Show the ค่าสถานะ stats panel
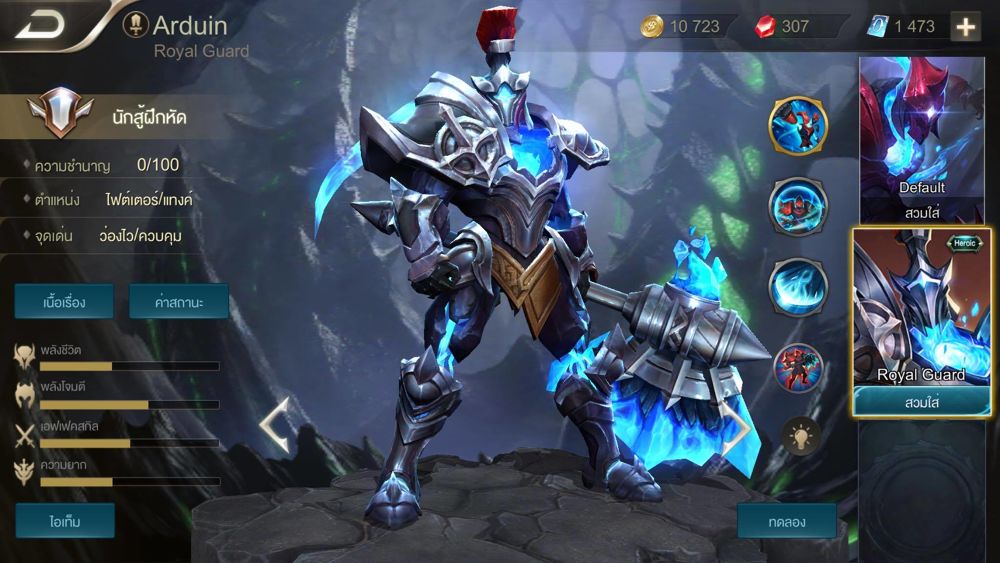Image resolution: width=1000 pixels, height=563 pixels. tap(179, 301)
